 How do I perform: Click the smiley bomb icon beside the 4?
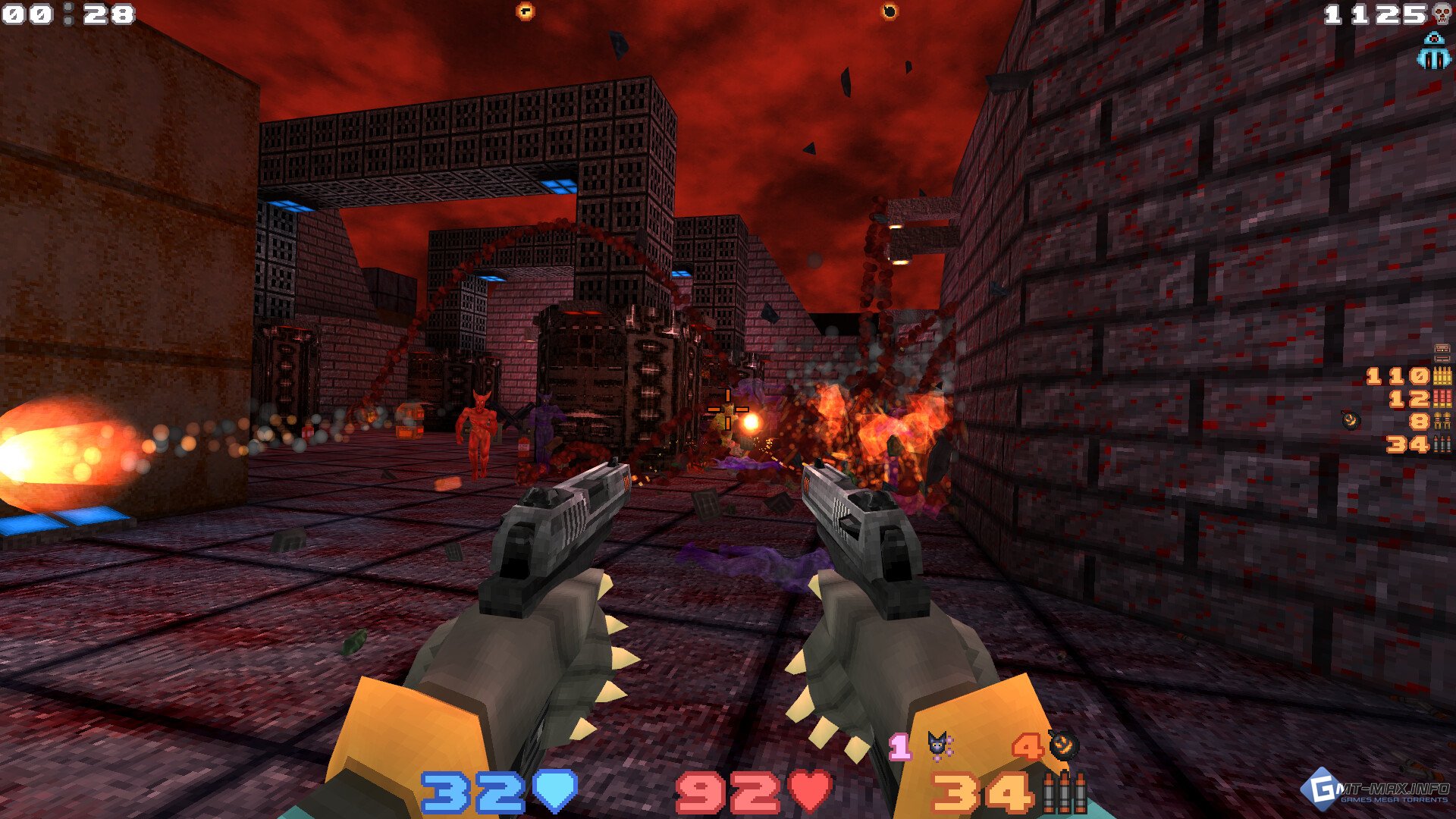(1062, 745)
